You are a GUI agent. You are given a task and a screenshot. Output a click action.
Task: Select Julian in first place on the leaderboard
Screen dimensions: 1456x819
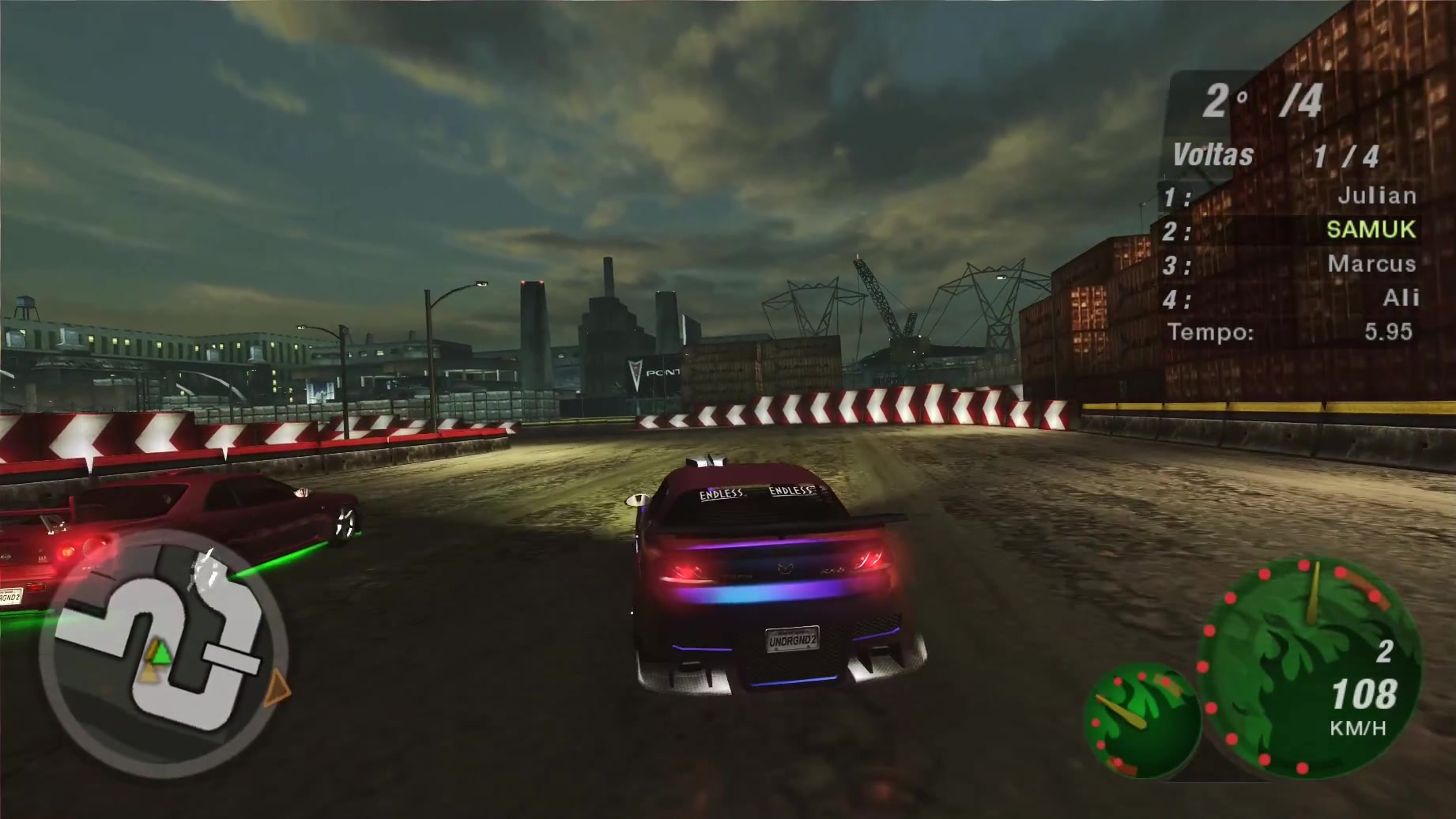pyautogui.click(x=1380, y=195)
